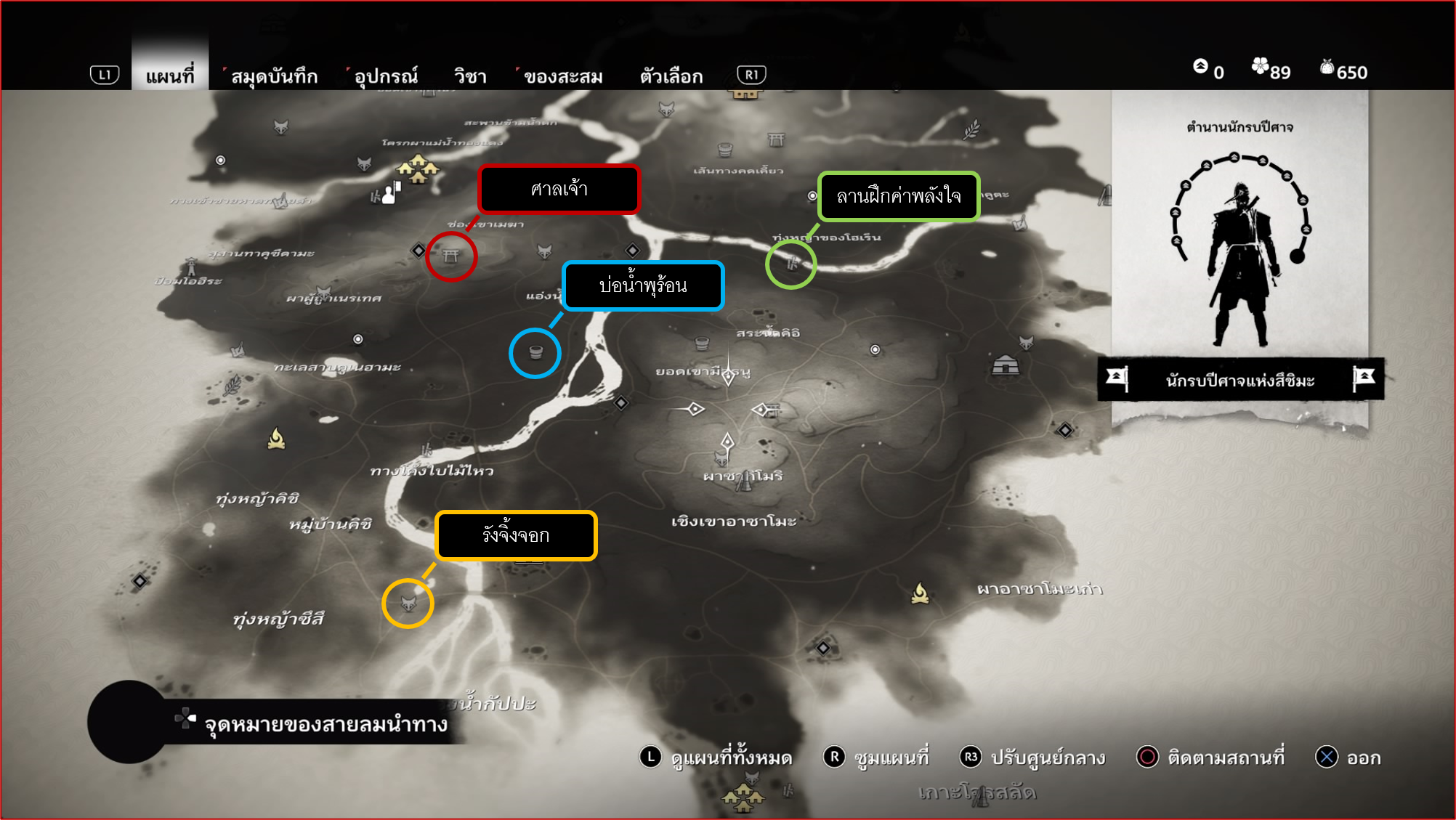
Task: Open the ตัวเลือก options tab
Action: tap(671, 76)
